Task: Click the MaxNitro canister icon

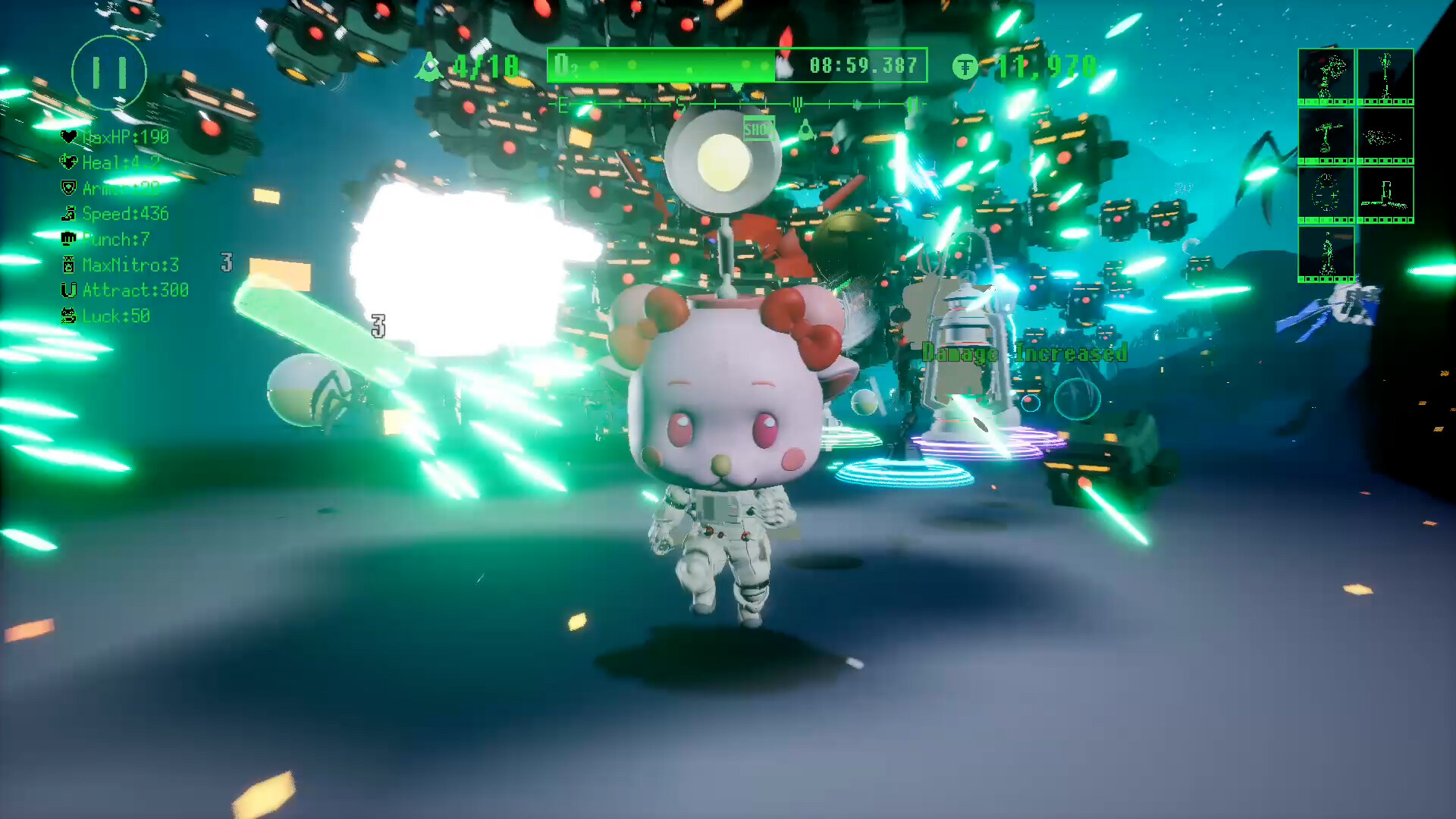Action: (x=69, y=265)
